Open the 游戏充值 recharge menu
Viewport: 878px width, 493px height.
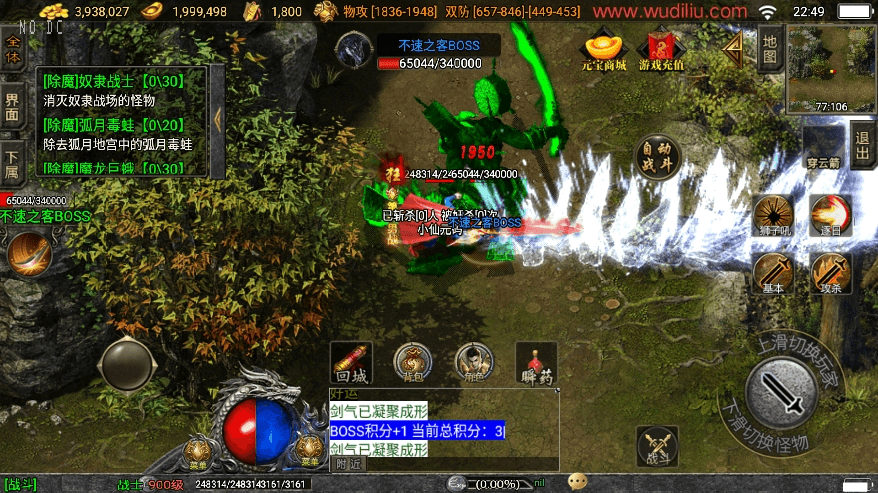point(661,52)
